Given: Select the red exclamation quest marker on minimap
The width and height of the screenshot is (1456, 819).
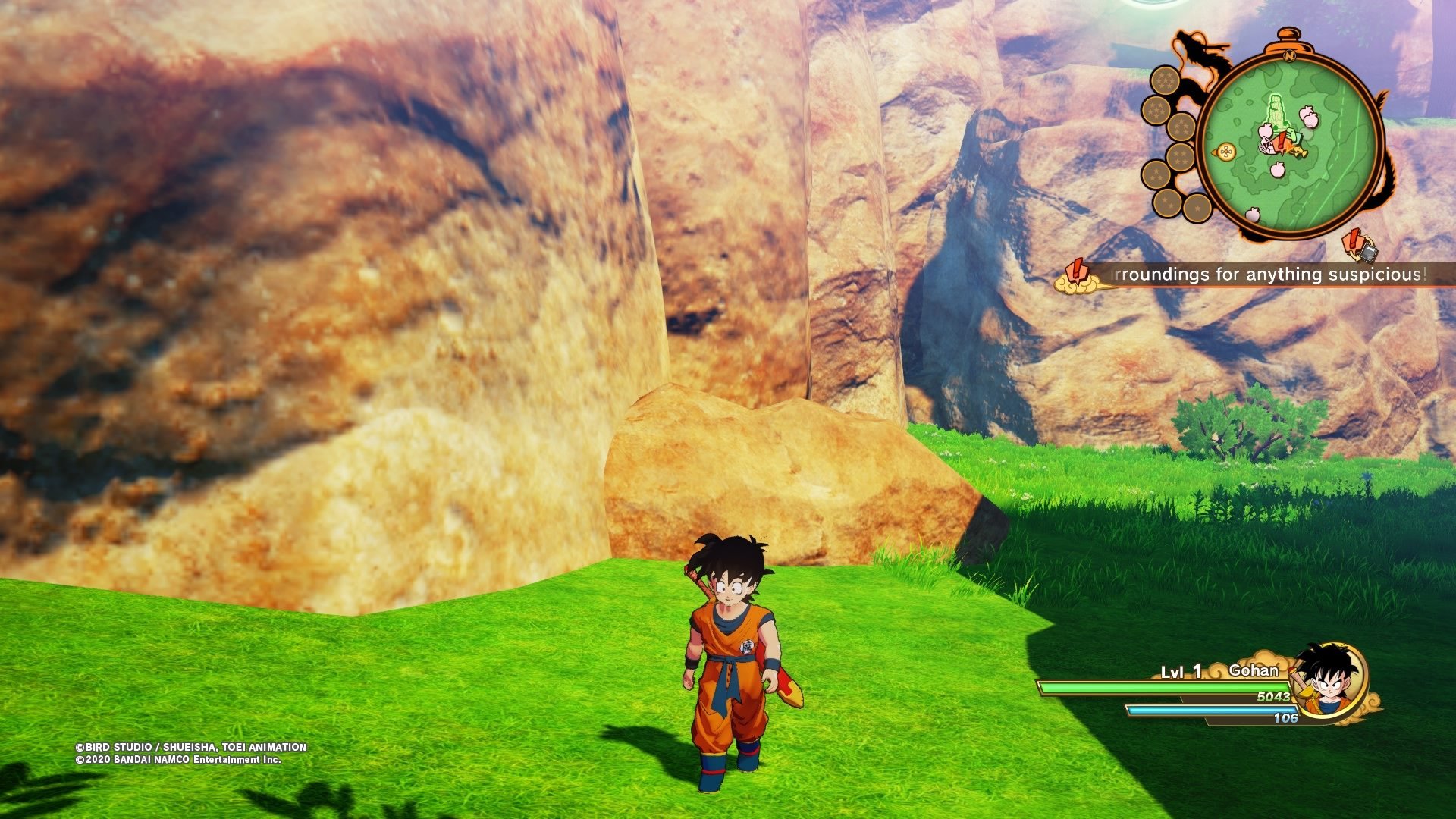Looking at the screenshot, I should click(1281, 141).
